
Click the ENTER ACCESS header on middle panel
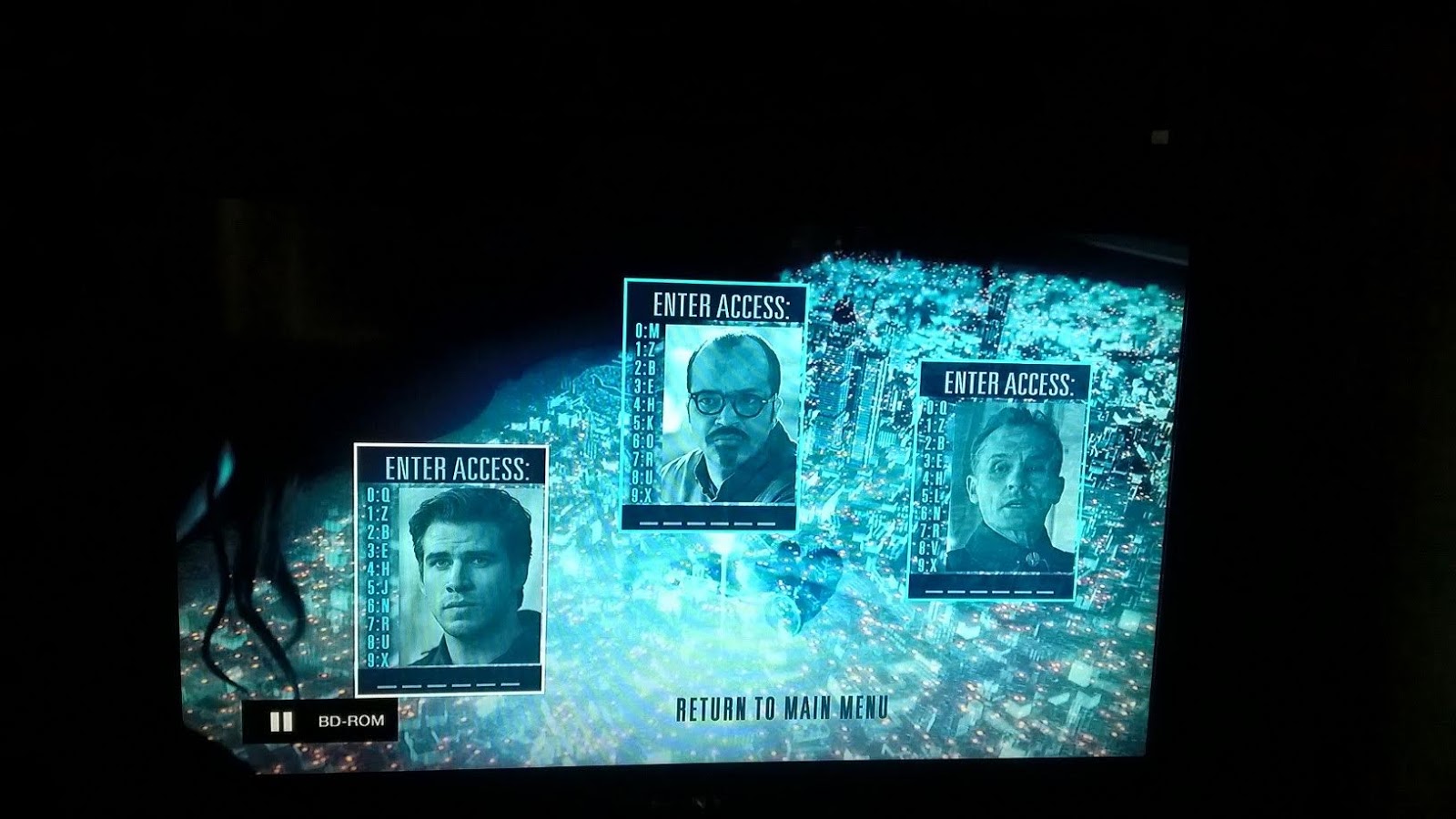point(723,300)
